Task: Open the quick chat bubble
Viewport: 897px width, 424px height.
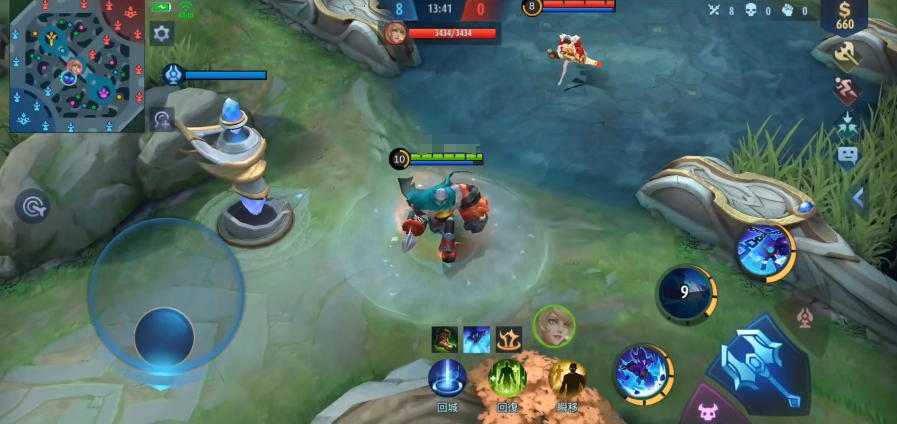Action: (847, 155)
